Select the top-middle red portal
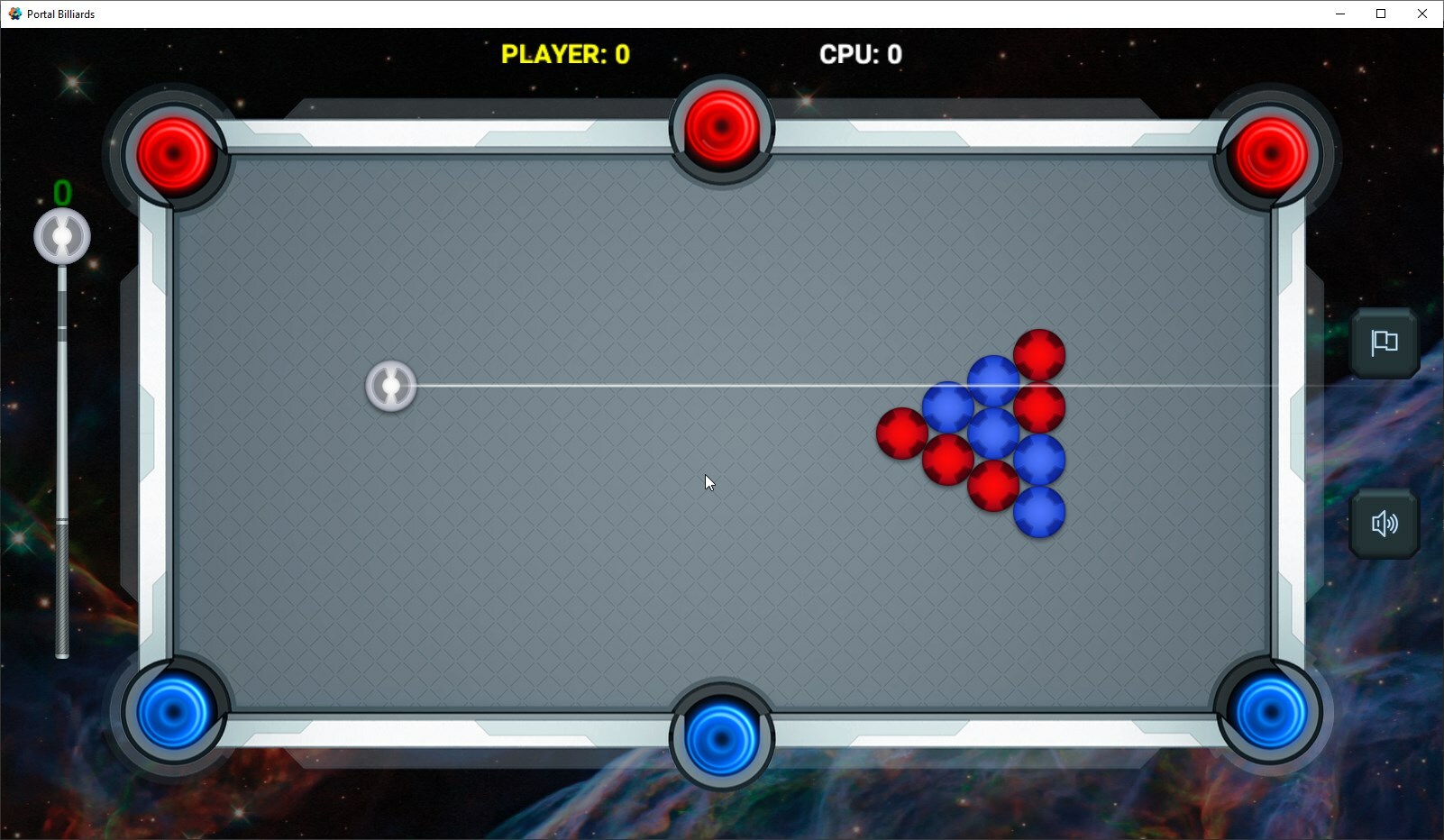The width and height of the screenshot is (1444, 840). pyautogui.click(x=719, y=126)
